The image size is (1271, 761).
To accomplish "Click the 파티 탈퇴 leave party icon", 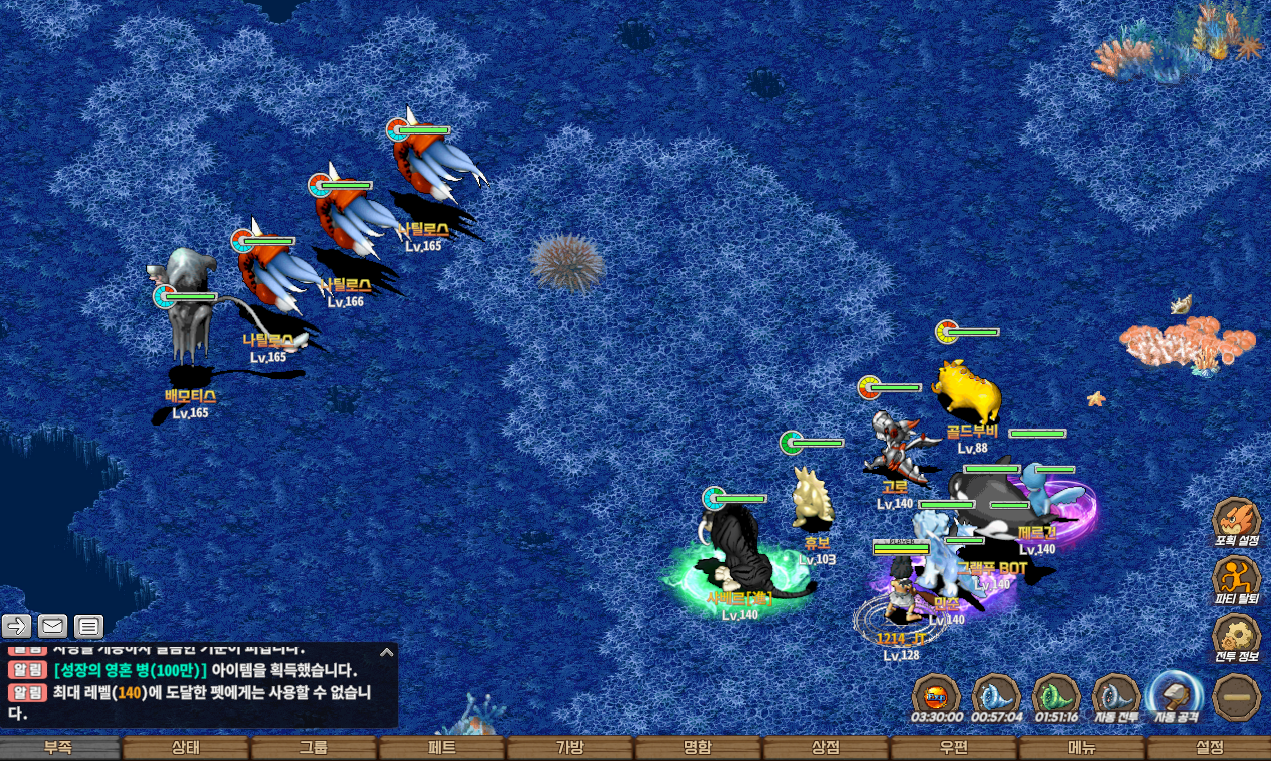I will click(x=1236, y=578).
